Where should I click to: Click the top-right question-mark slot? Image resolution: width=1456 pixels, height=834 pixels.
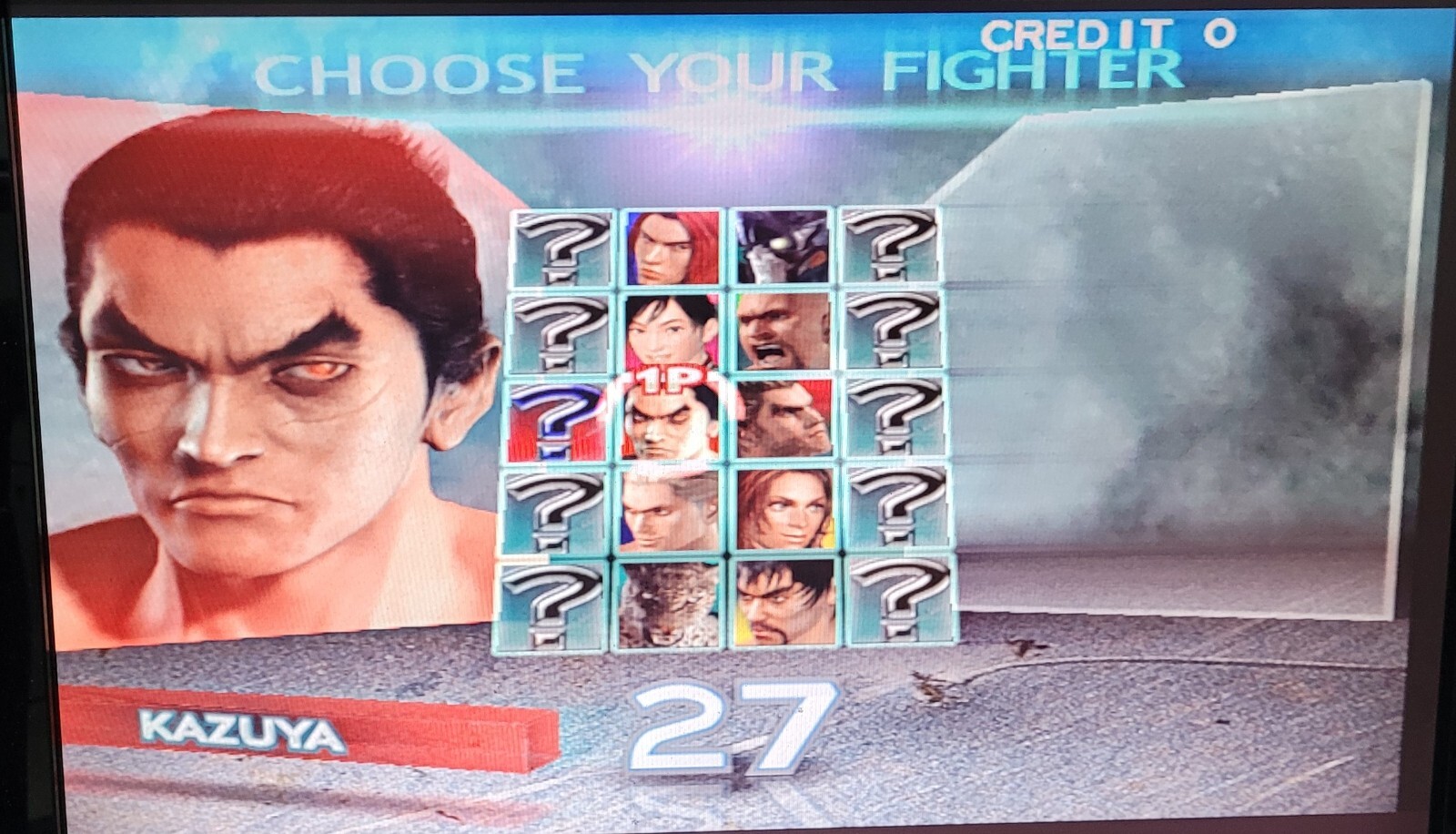tap(896, 246)
